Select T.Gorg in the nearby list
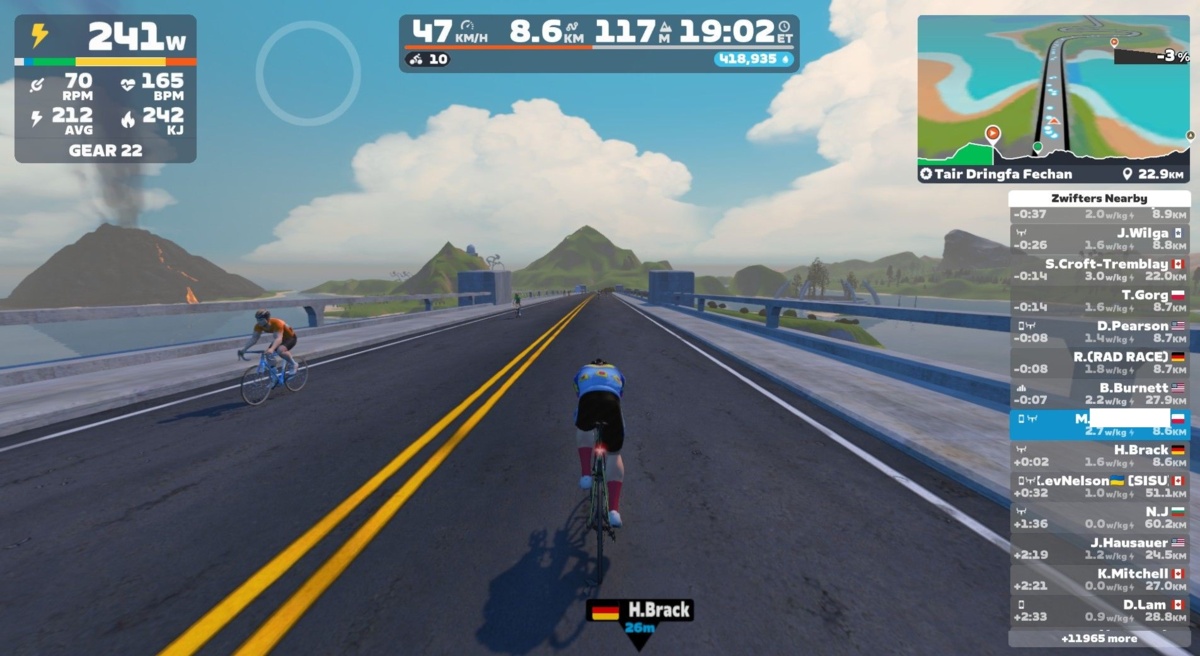 (x=1098, y=301)
